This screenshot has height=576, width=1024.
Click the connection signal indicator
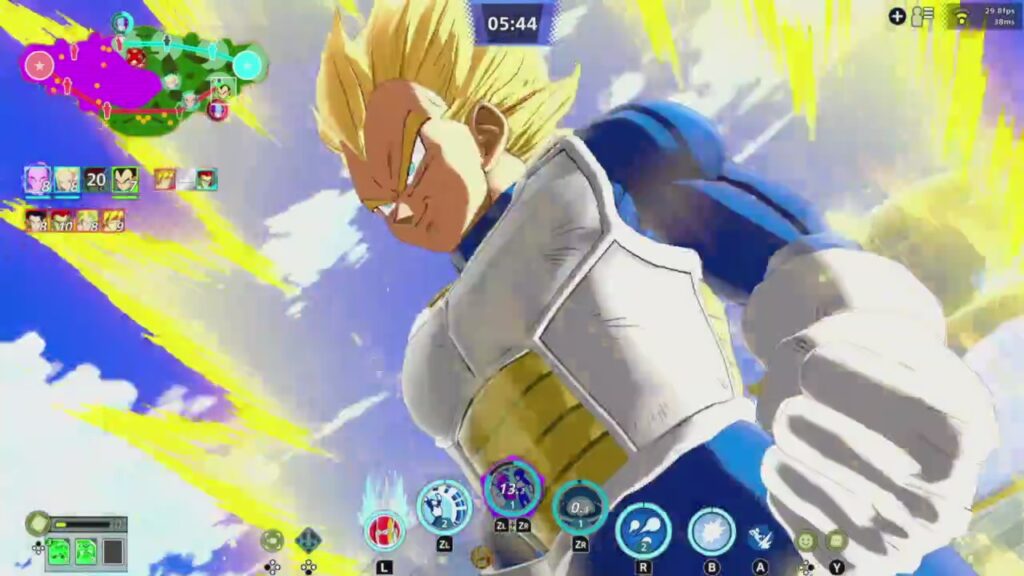coord(961,17)
